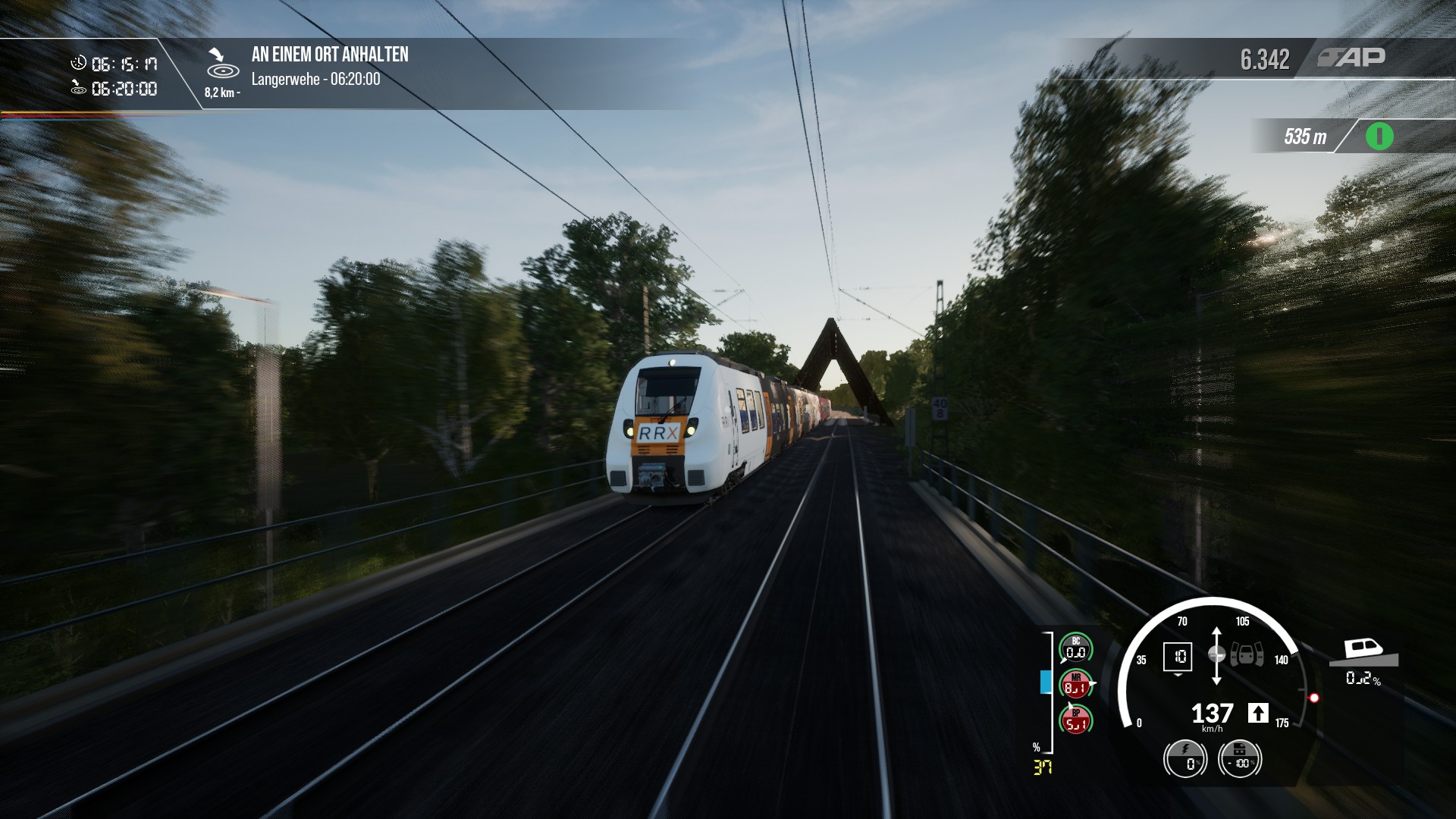Select the BC brake cylinder gauge
Viewport: 1456px width, 819px height.
point(1075,648)
